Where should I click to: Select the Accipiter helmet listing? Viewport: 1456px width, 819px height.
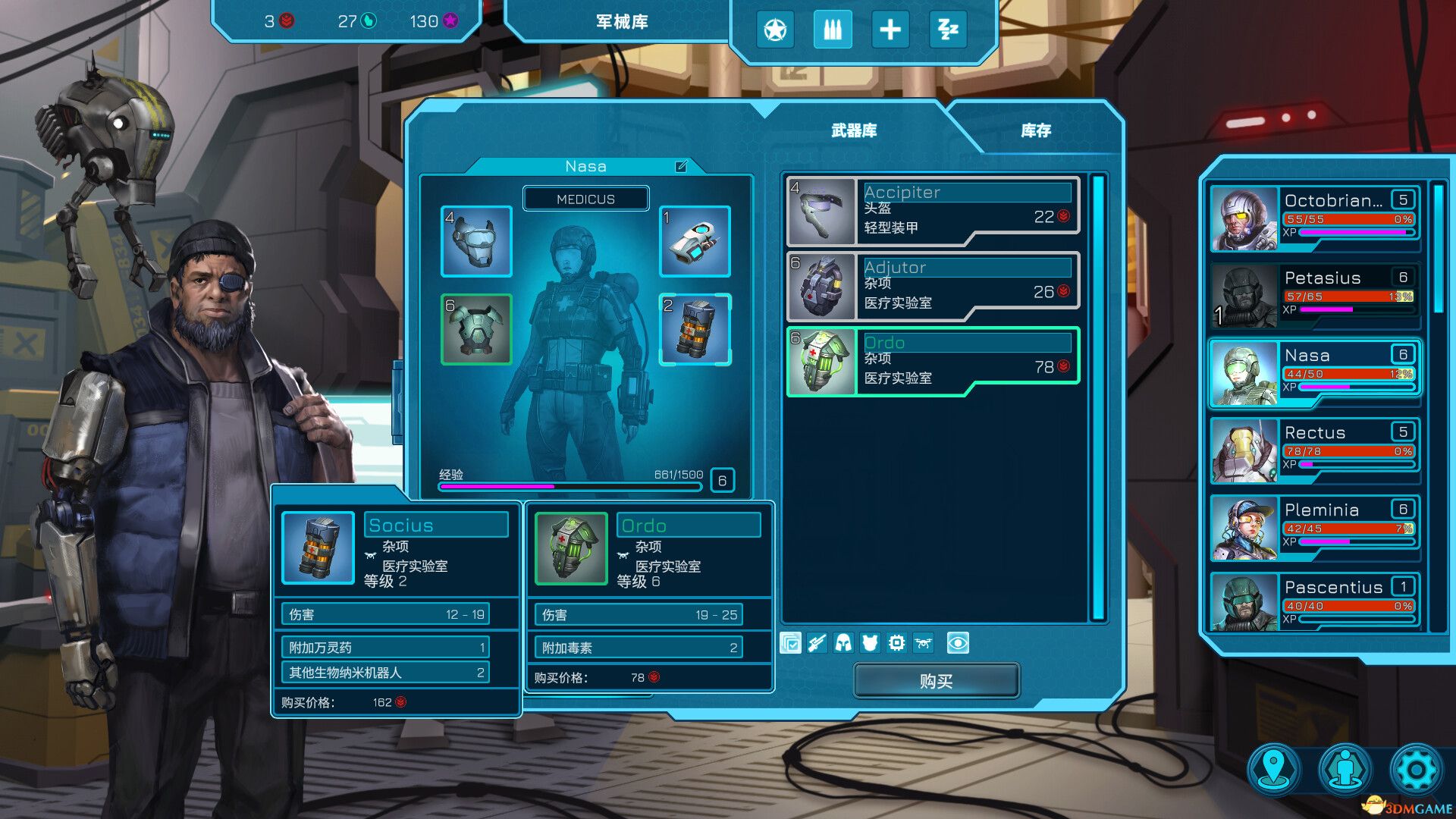point(933,211)
